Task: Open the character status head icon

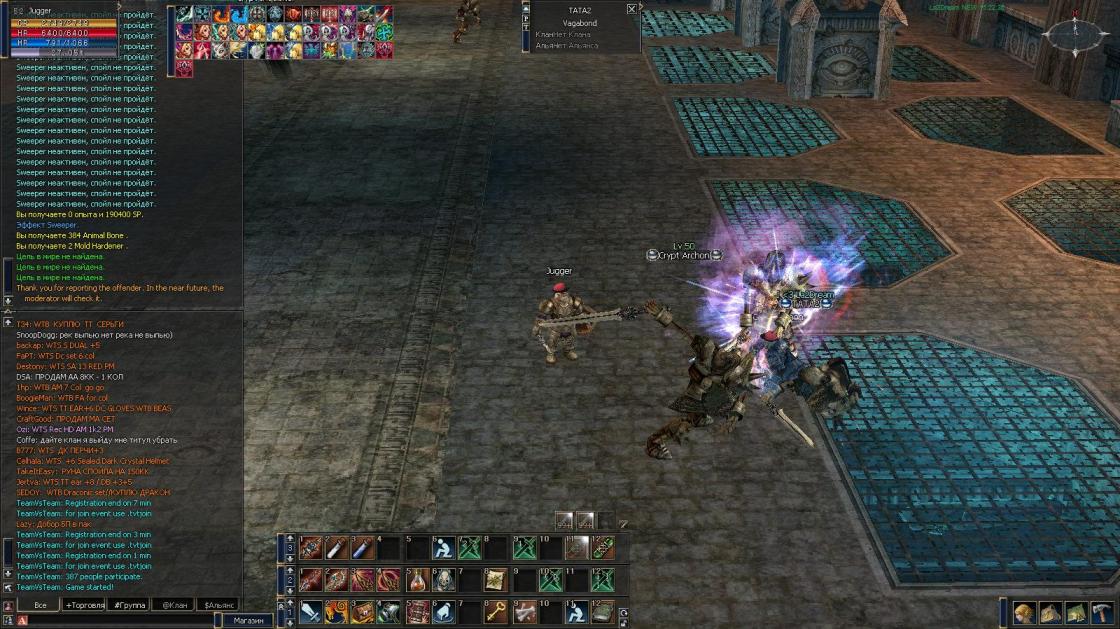Action: point(1025,612)
